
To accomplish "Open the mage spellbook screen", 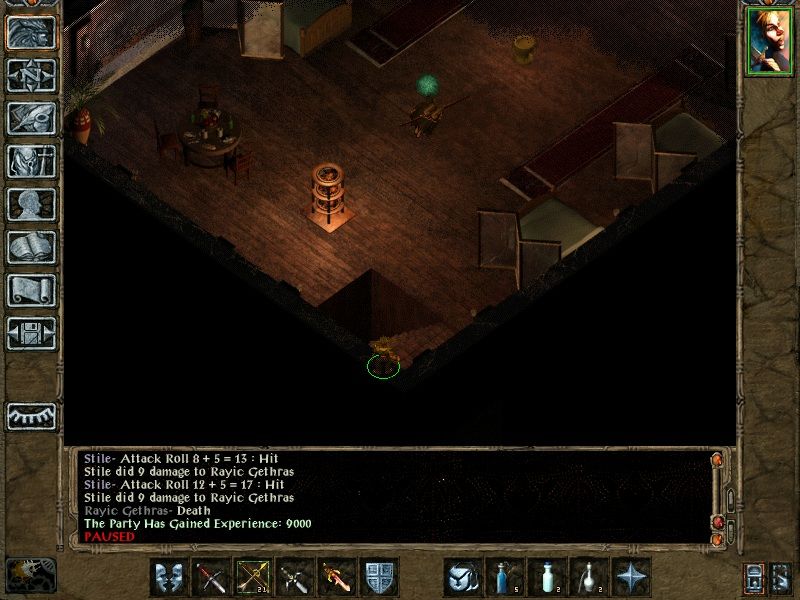I will coord(31,248).
